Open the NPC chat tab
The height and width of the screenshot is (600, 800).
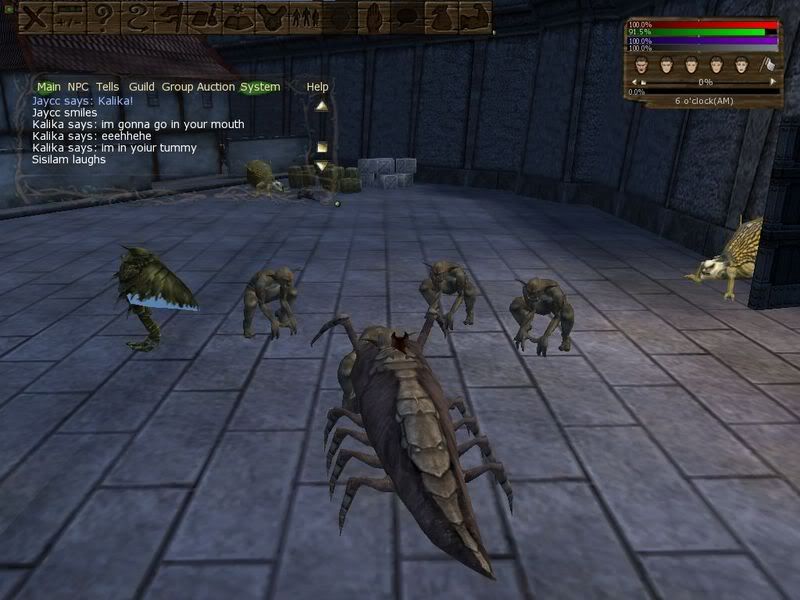pos(78,87)
